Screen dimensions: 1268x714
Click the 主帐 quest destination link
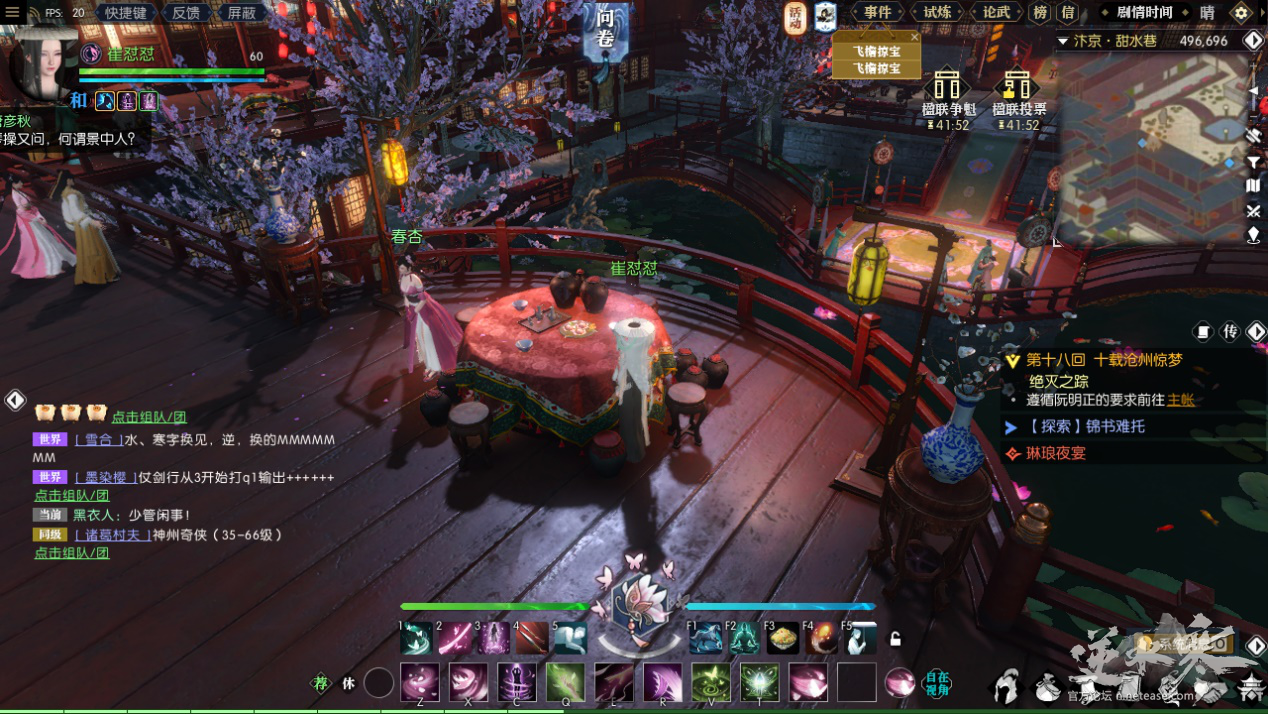pyautogui.click(x=1181, y=400)
